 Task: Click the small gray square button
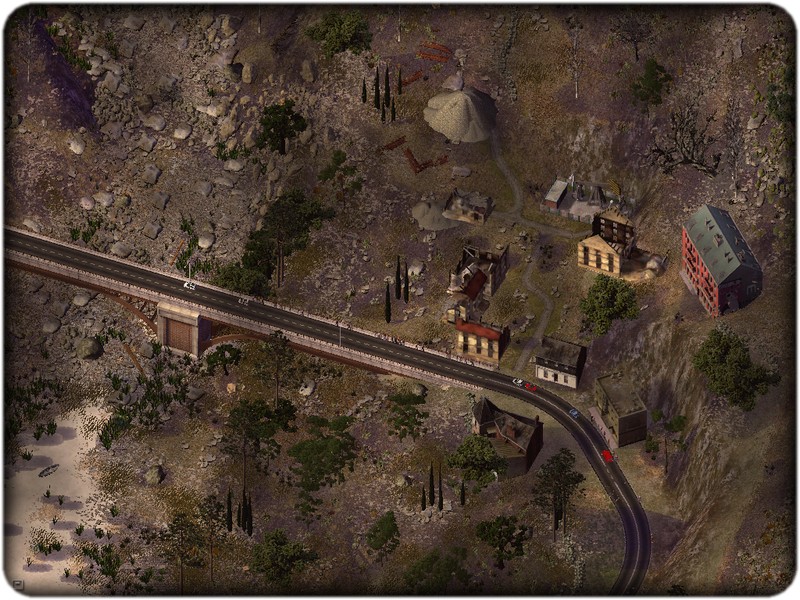(18, 584)
